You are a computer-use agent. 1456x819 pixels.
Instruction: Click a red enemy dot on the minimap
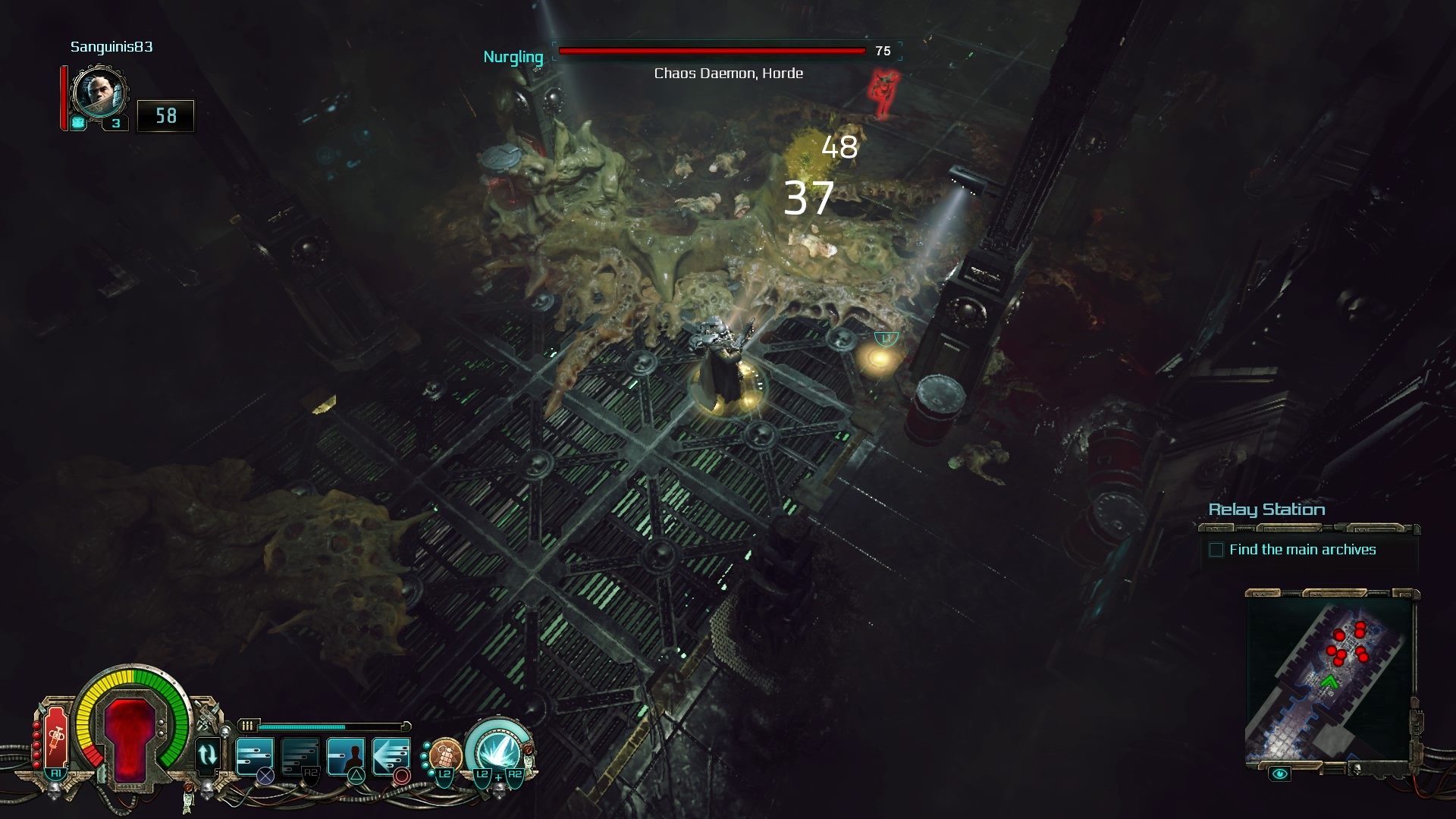click(1340, 635)
